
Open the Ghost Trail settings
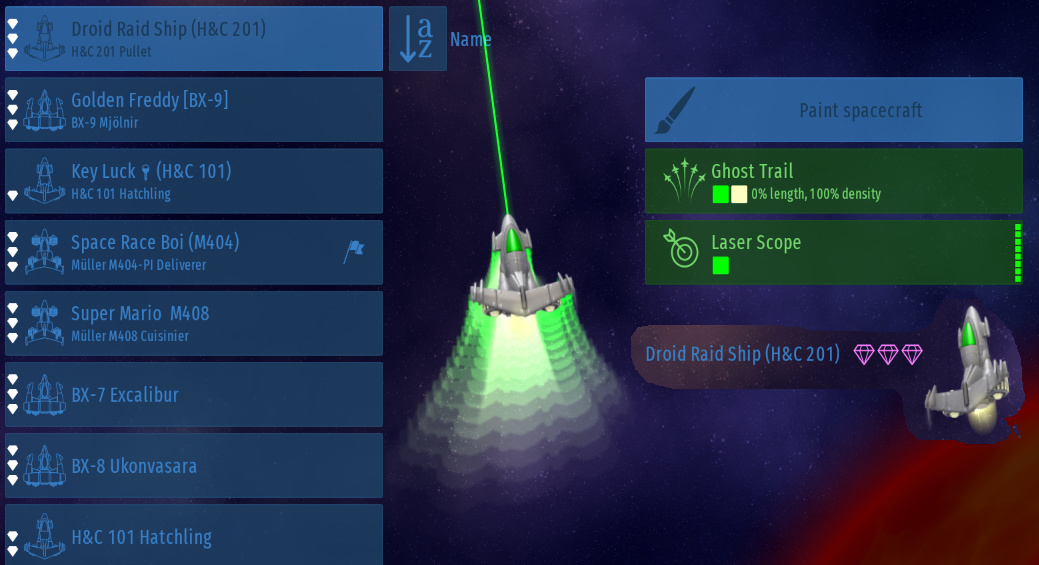[833, 181]
